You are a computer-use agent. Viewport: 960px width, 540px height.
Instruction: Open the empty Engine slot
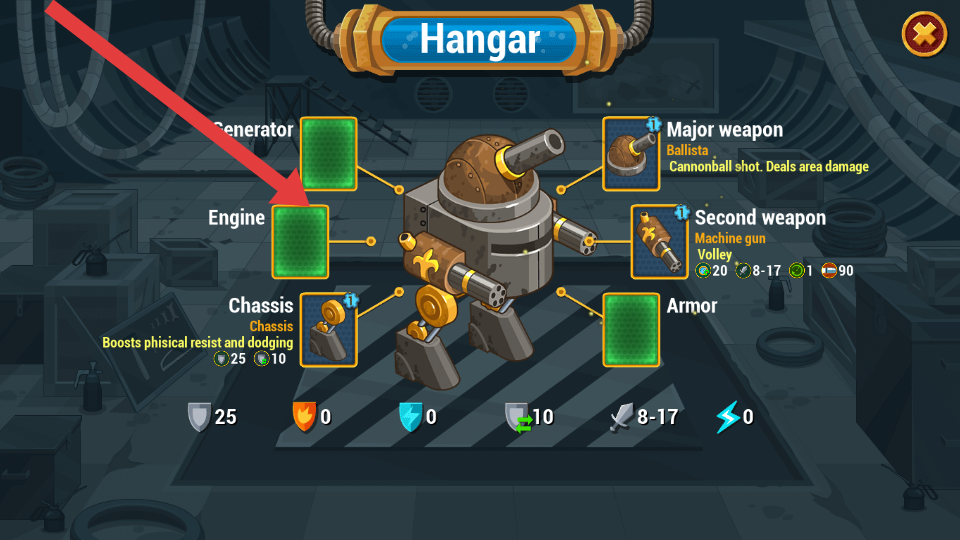(300, 241)
